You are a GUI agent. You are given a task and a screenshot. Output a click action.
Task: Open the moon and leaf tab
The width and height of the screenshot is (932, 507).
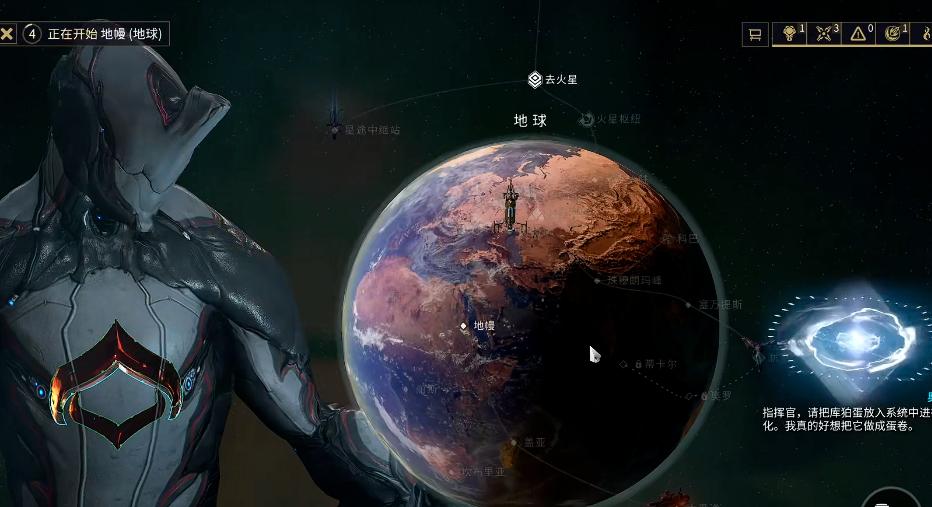893,34
